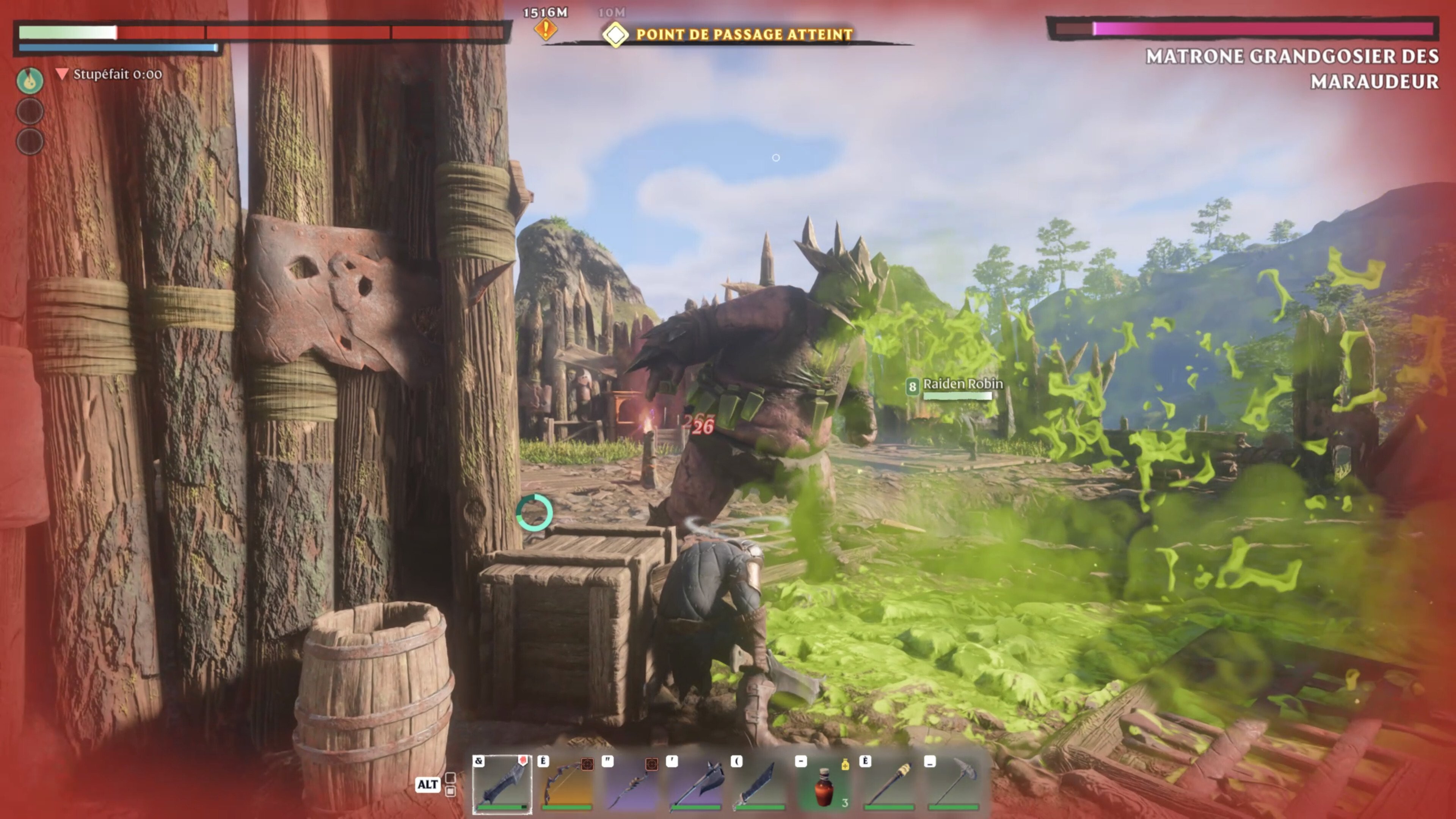Select the battle axe in the hotbar
This screenshot has height=819, width=1456.
tap(698, 786)
